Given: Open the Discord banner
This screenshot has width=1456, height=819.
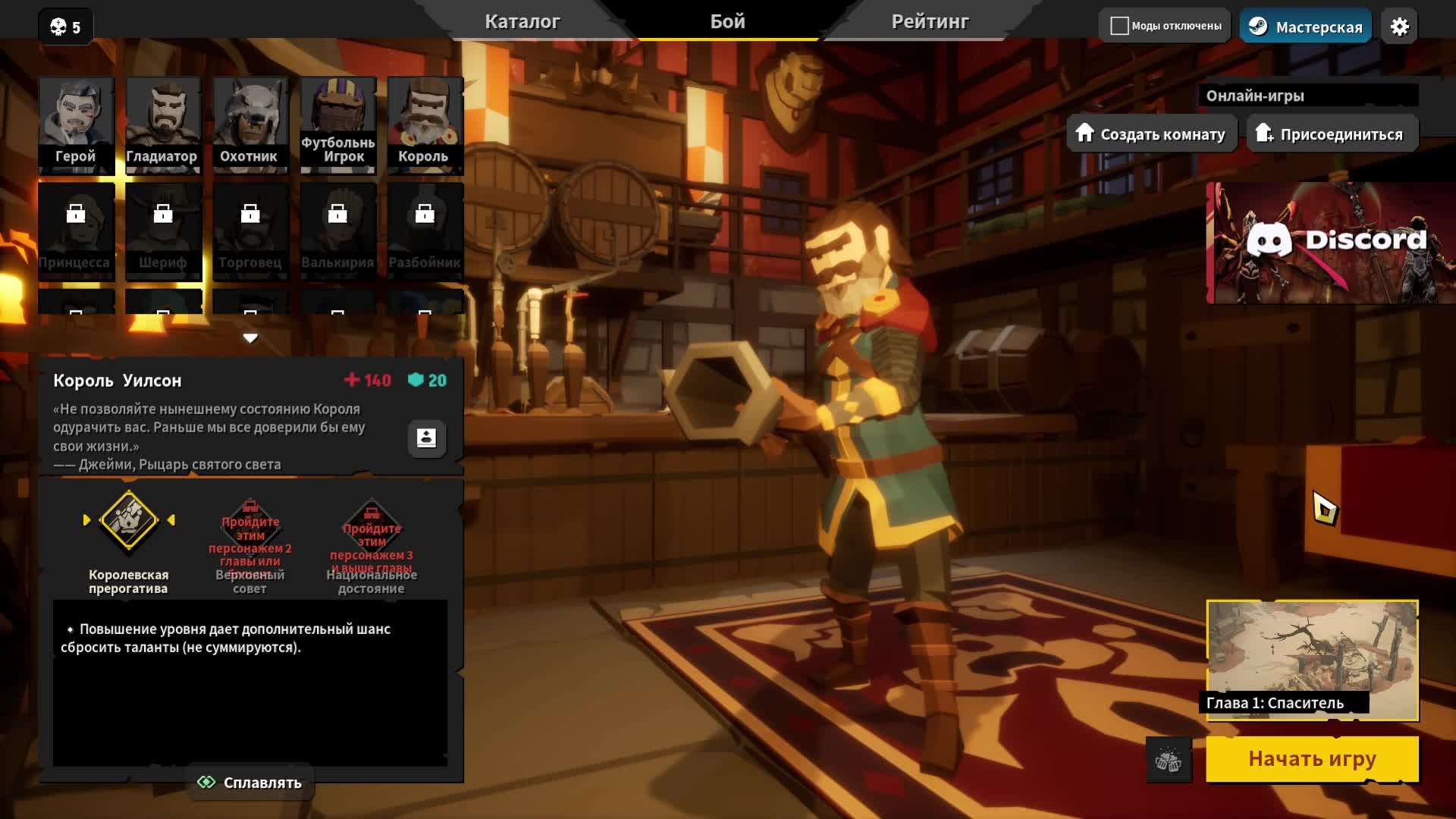Looking at the screenshot, I should point(1330,243).
